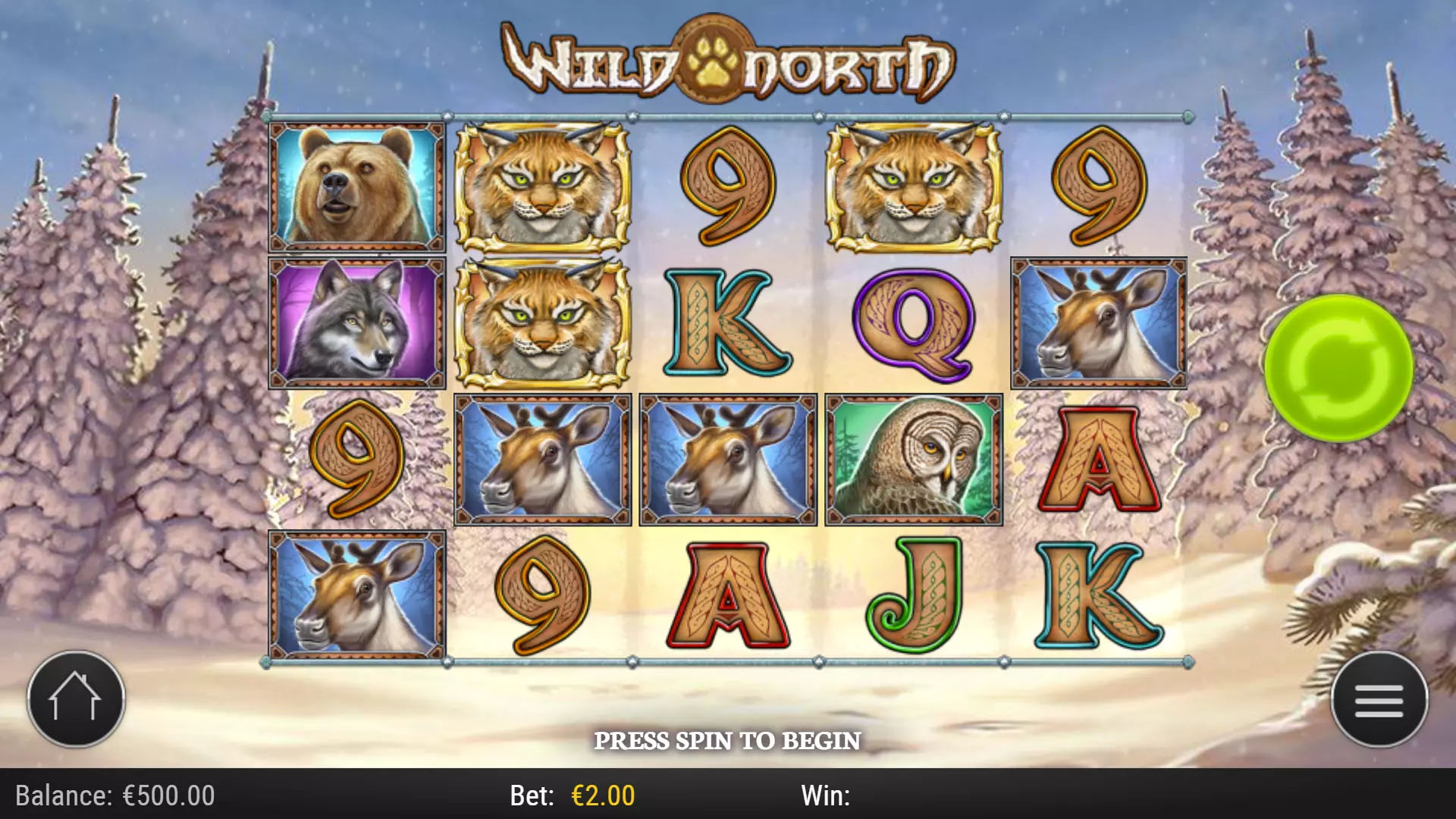
Task: Open the hamburger game menu
Action: coord(1380,700)
